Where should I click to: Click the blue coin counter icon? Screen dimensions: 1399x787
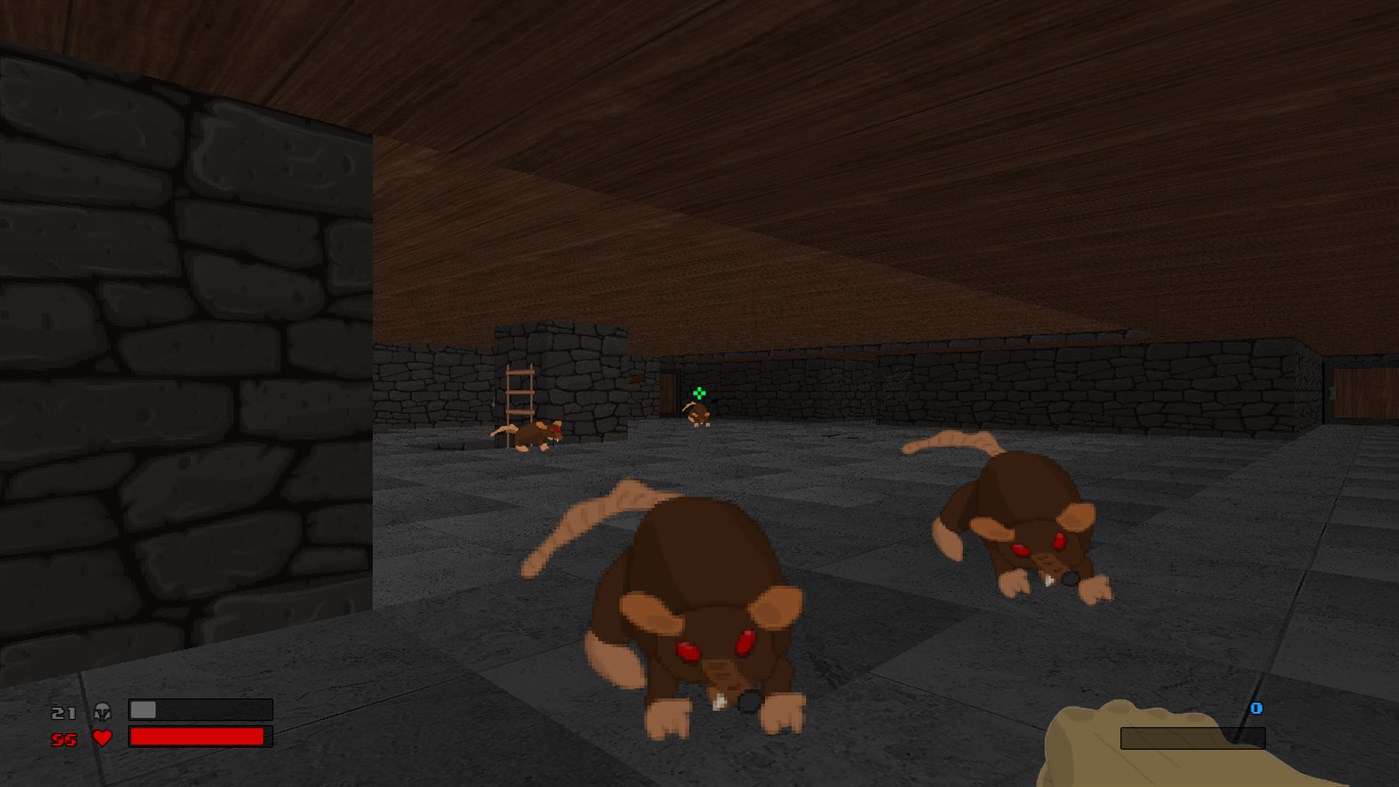pyautogui.click(x=1256, y=708)
